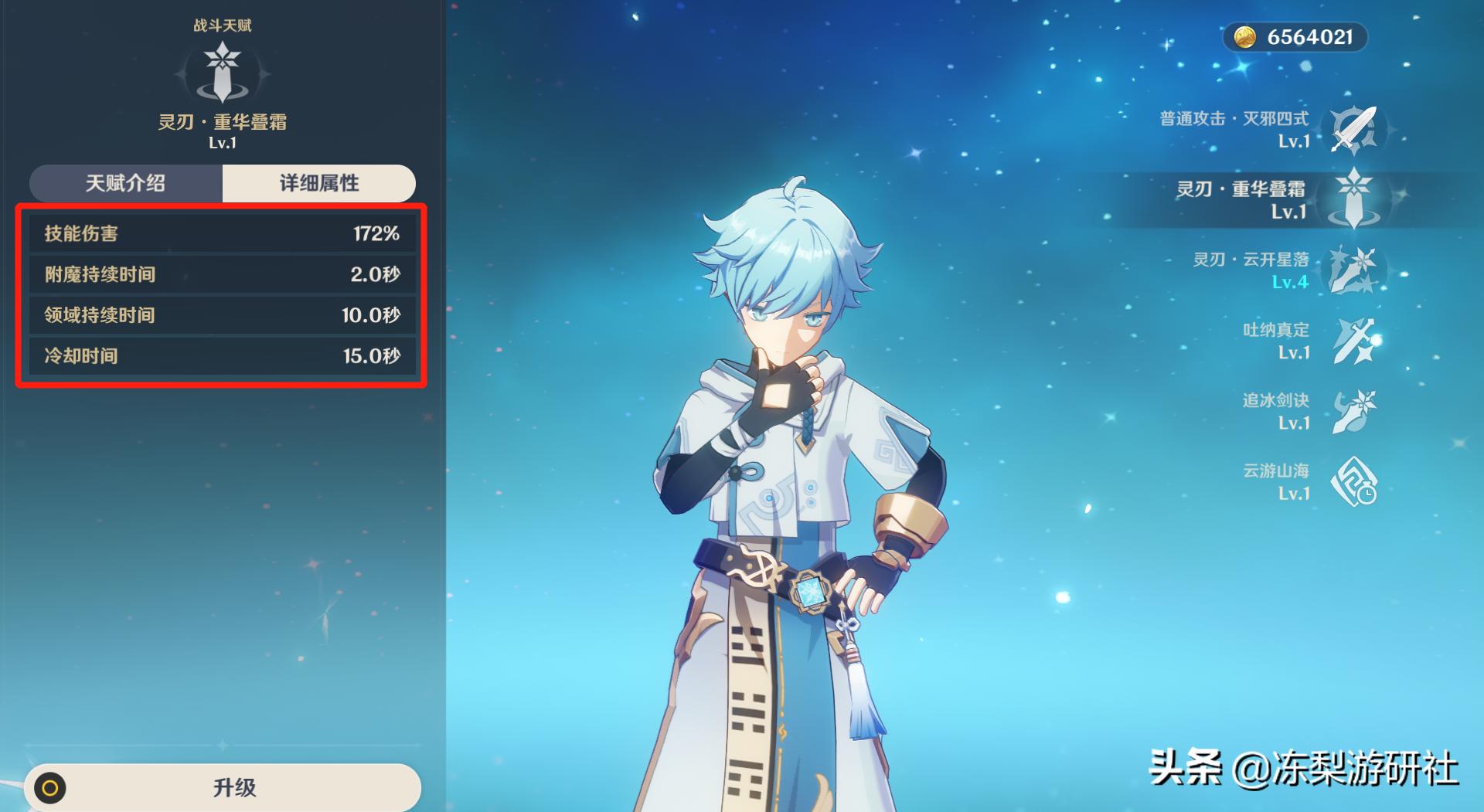Image resolution: width=1484 pixels, height=812 pixels.
Task: Select the 吐纳真定 passive talent
Action: [x=1353, y=340]
